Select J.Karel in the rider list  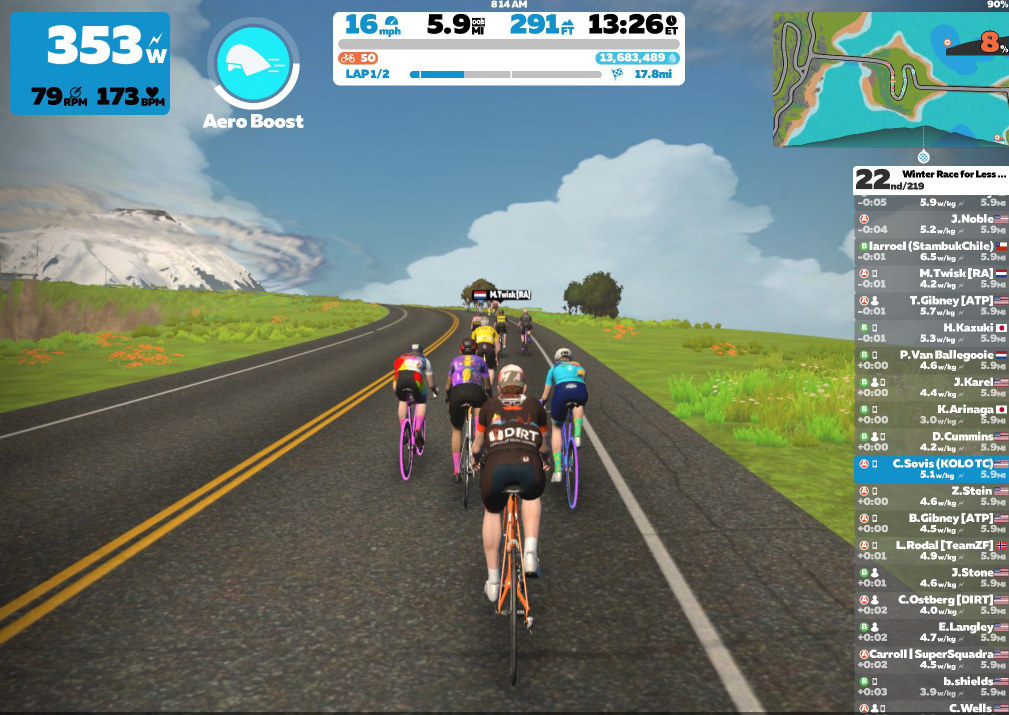coord(932,387)
